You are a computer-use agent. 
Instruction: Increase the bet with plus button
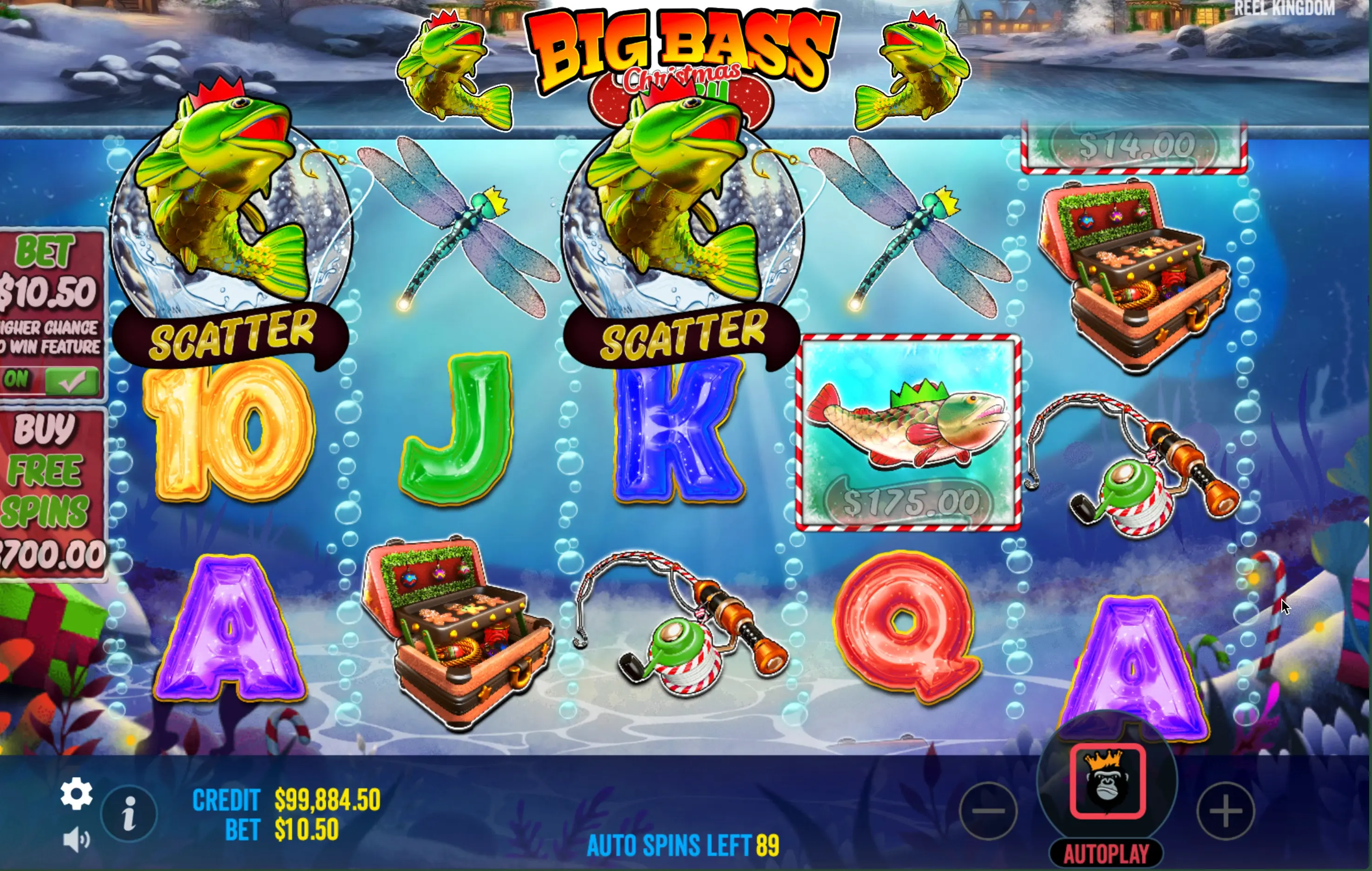click(1225, 811)
